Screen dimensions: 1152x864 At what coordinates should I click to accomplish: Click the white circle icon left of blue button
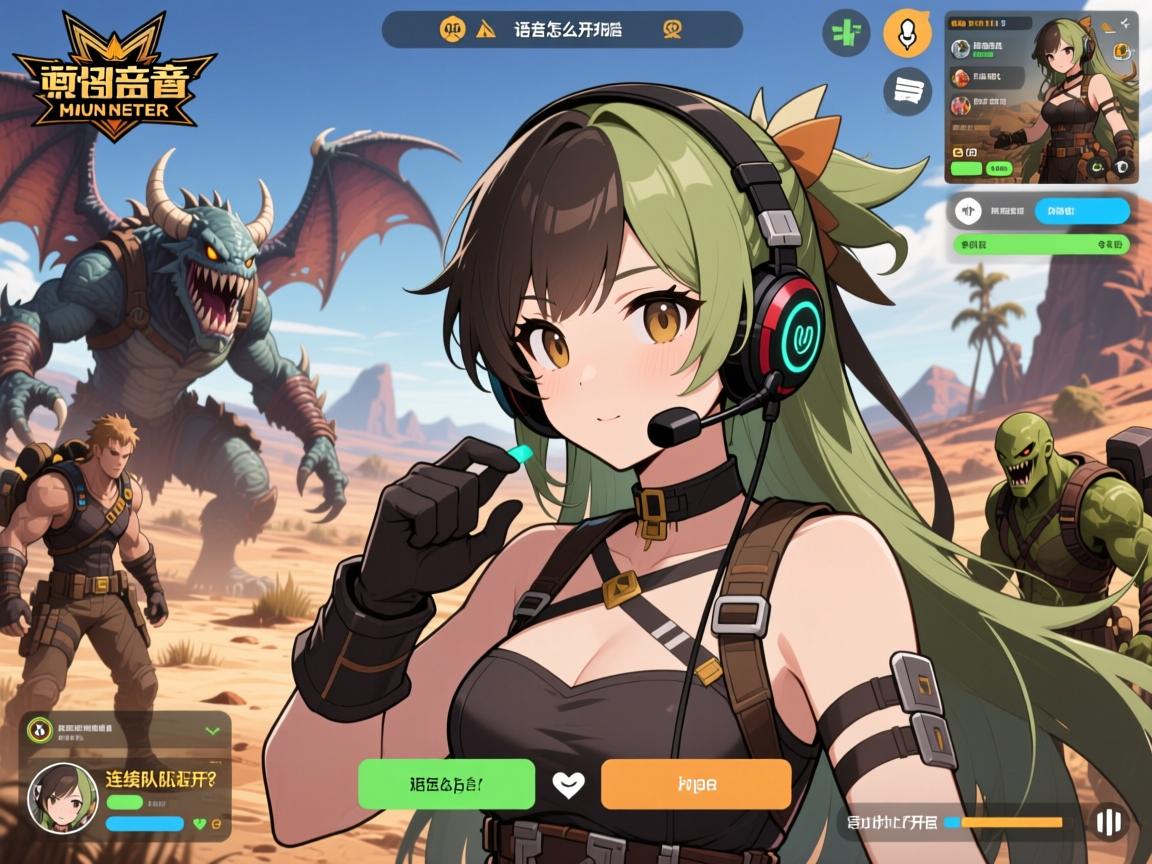[966, 210]
